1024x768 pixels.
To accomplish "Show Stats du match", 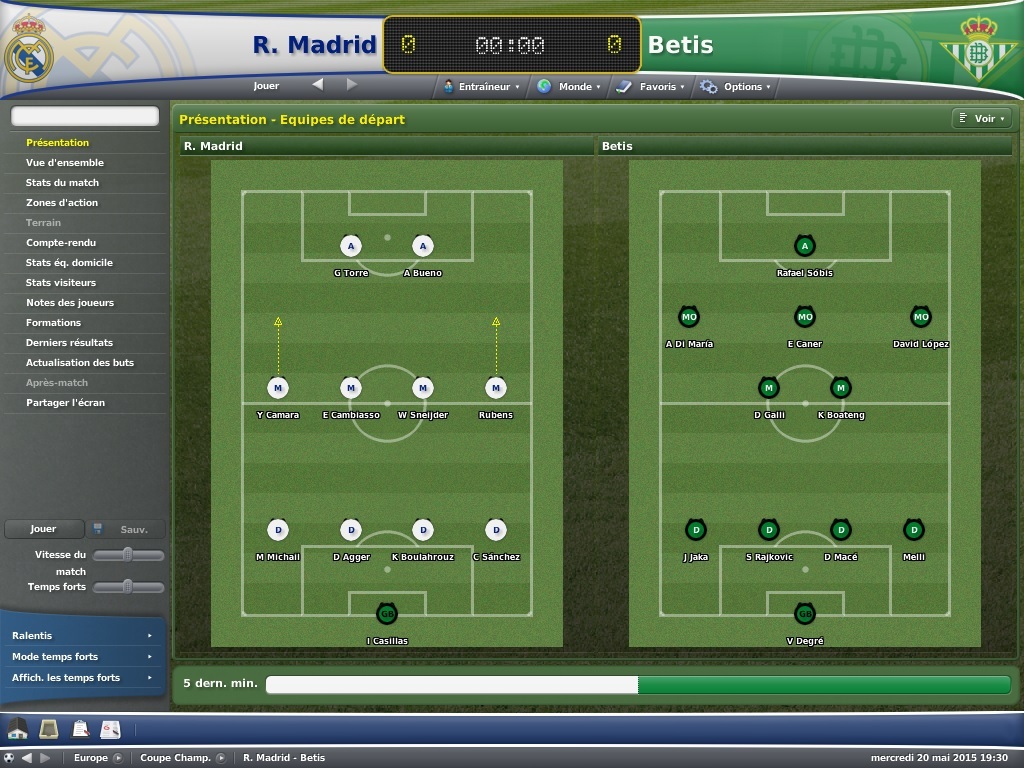I will [x=62, y=183].
